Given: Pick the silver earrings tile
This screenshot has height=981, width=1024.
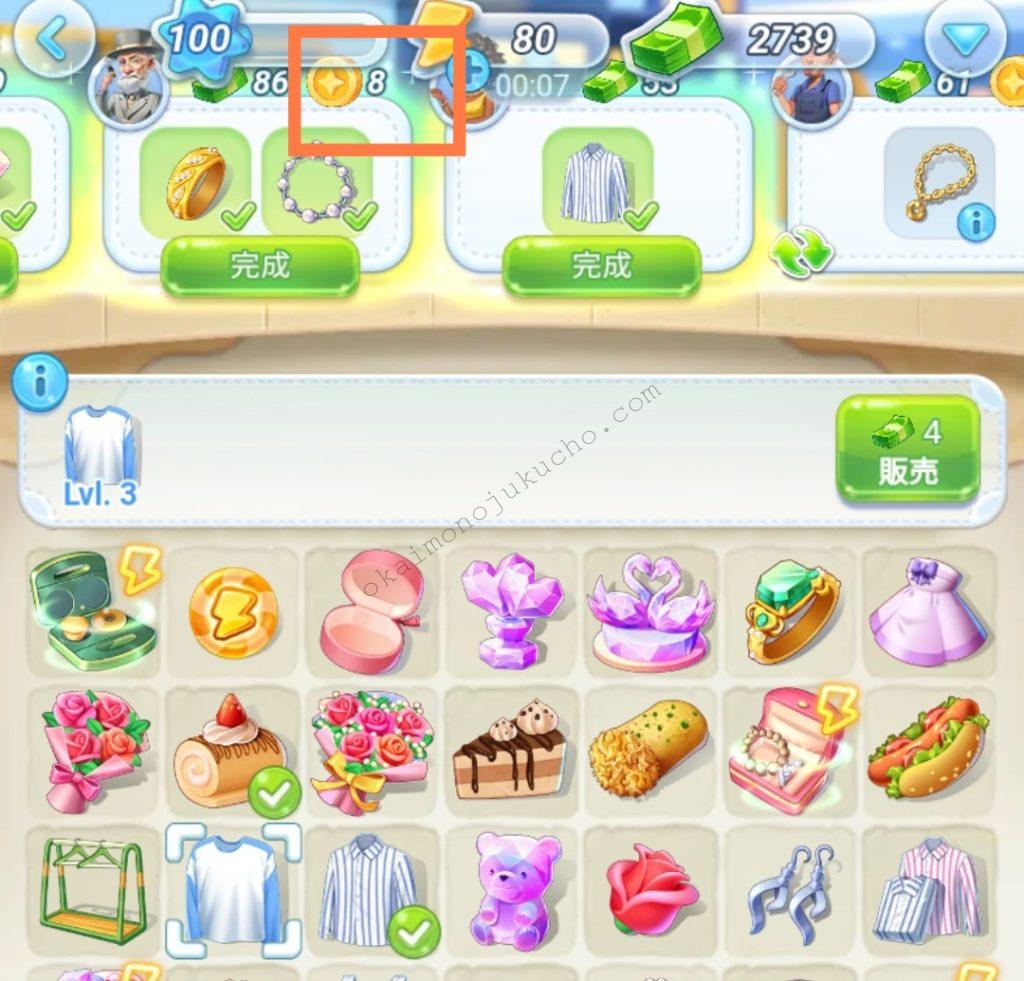Looking at the screenshot, I should (x=792, y=890).
